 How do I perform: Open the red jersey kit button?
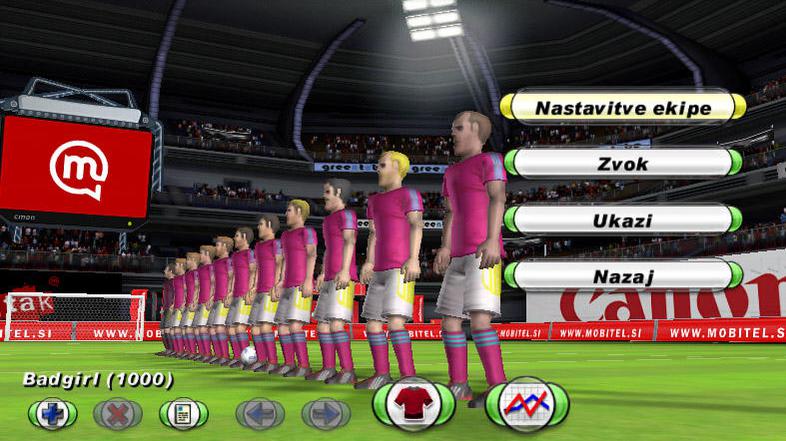[414, 405]
